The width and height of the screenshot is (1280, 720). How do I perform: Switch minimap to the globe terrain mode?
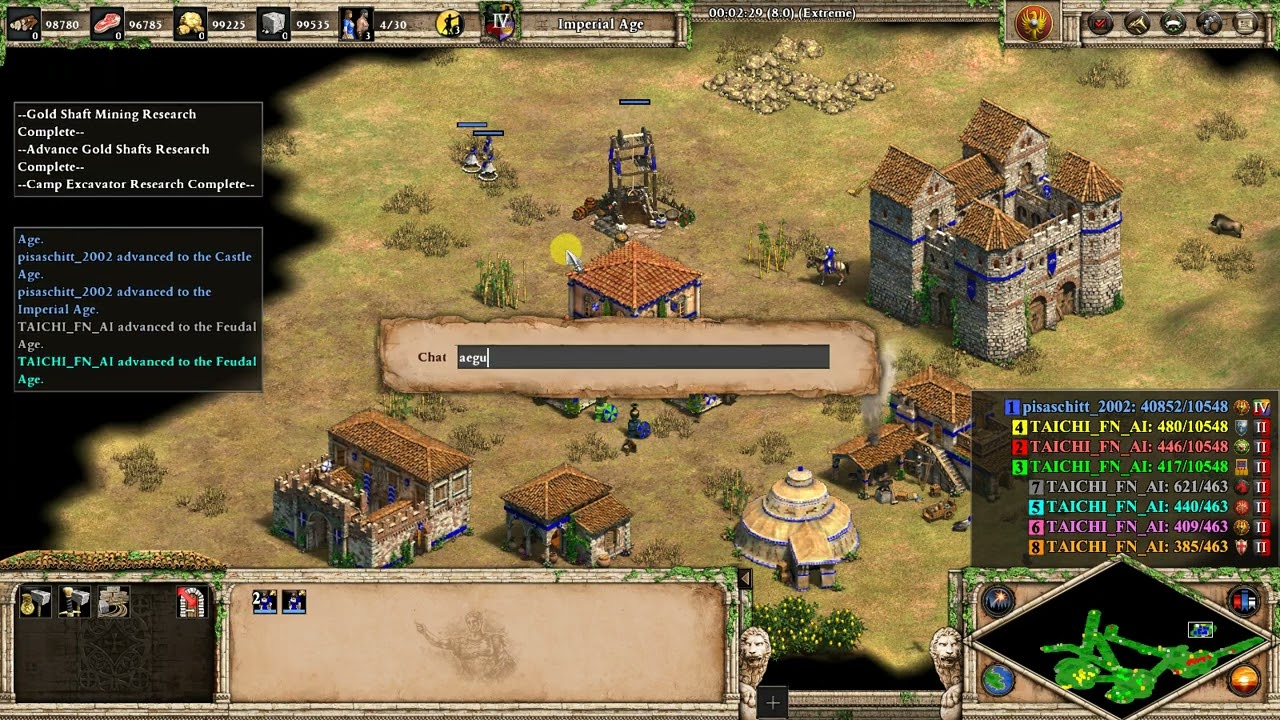(998, 679)
